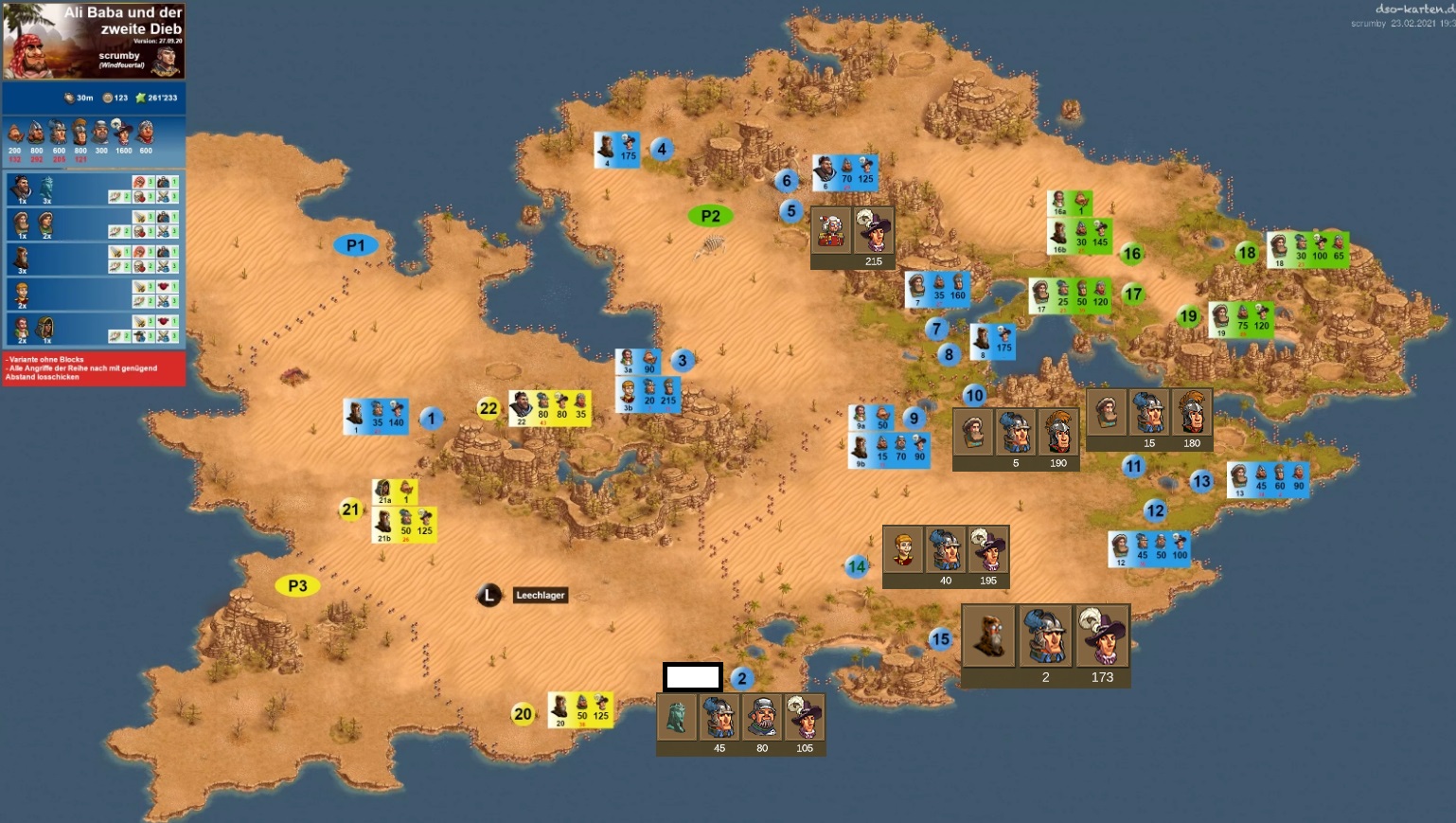Select blue camp marker number 10
Viewport: 1456px width, 823px height.
(x=974, y=395)
